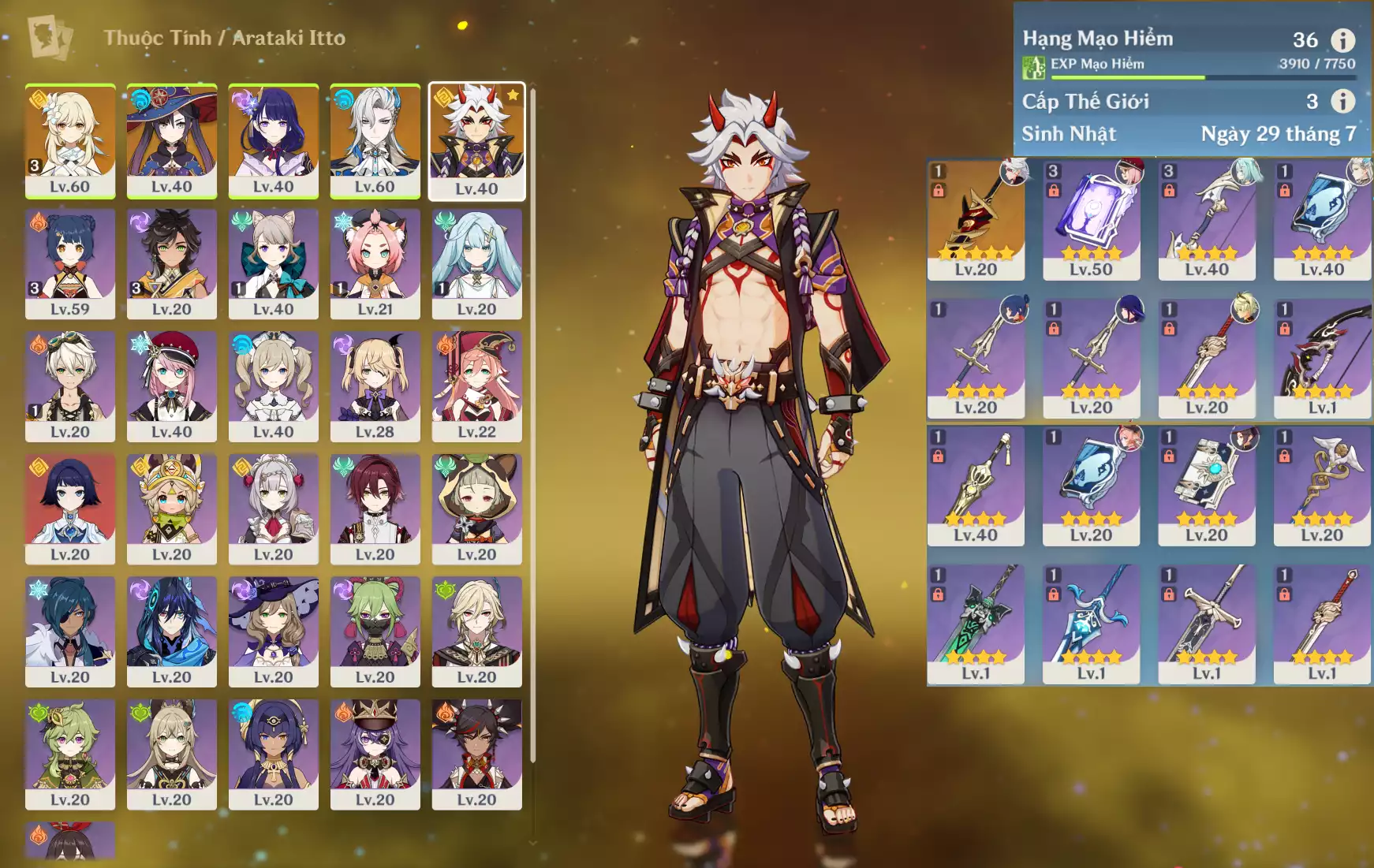Select Fischl's Lv.28 portrait

tap(375, 386)
